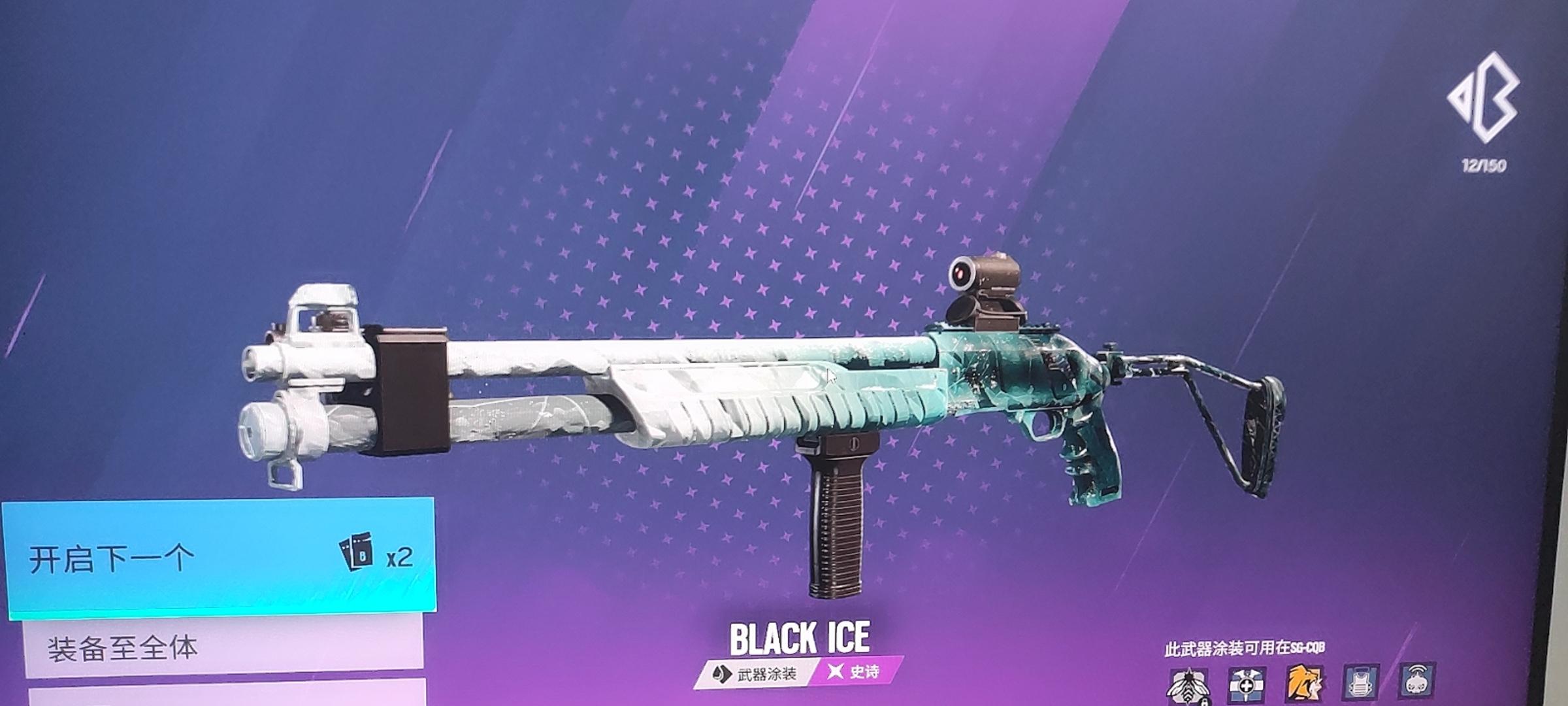The image size is (1568, 706).
Task: Pick the orange lion operator icon
Action: 1304,684
